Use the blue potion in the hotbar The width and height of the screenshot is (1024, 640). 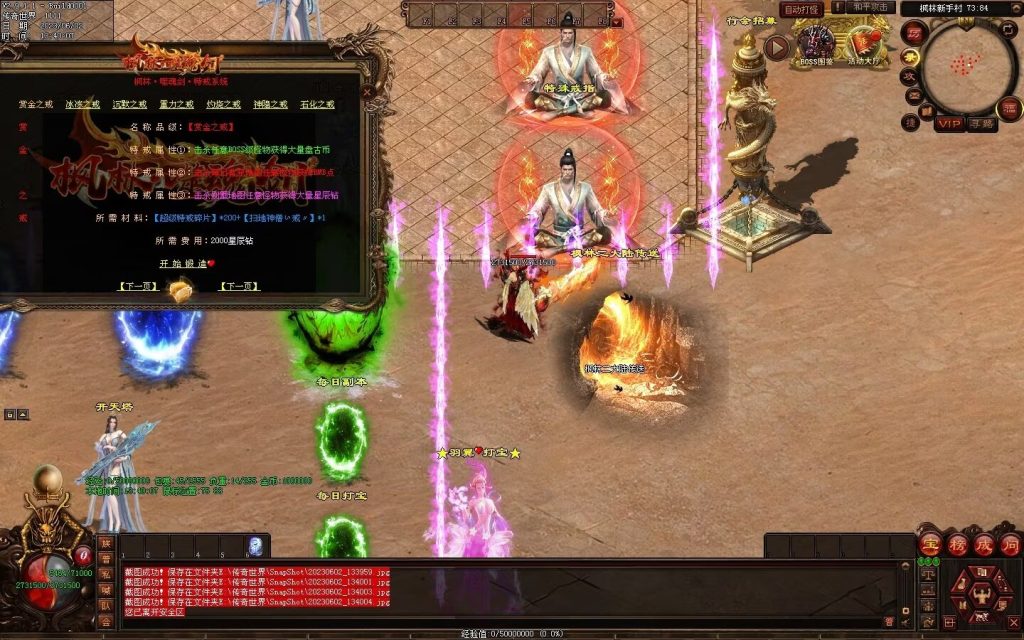(x=256, y=546)
